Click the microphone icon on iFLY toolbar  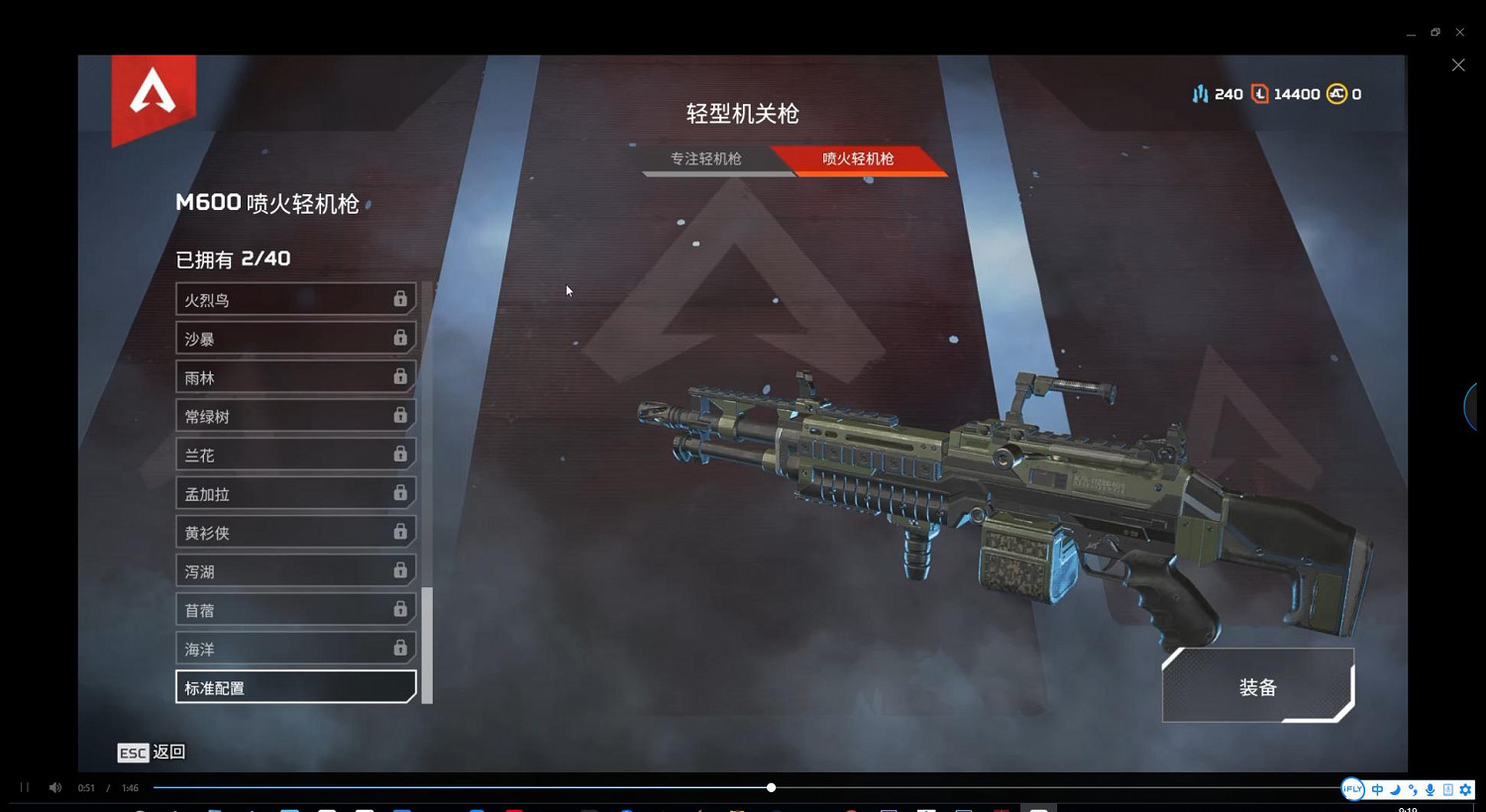[1430, 789]
